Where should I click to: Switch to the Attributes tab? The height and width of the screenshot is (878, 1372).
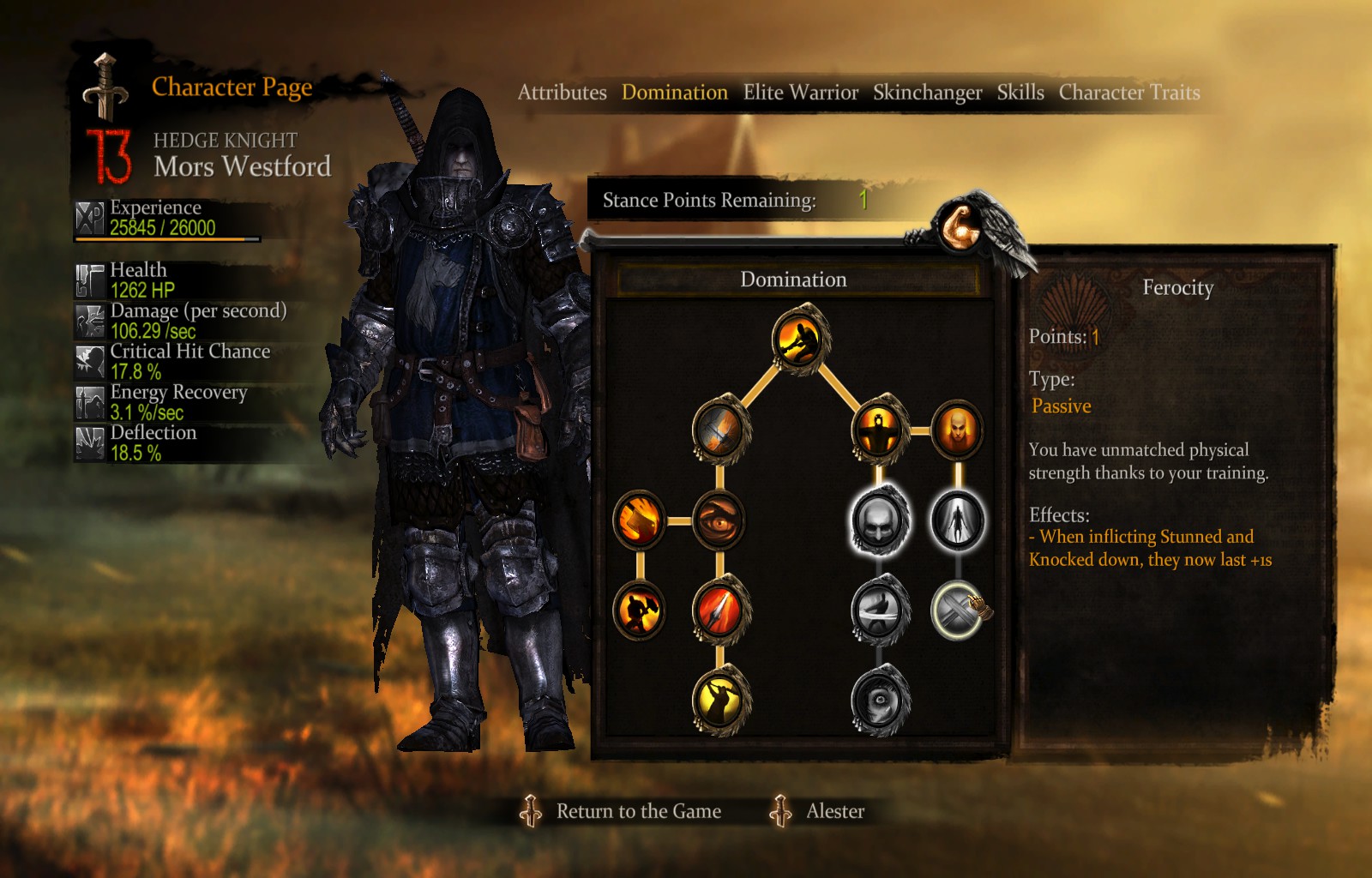tap(562, 93)
